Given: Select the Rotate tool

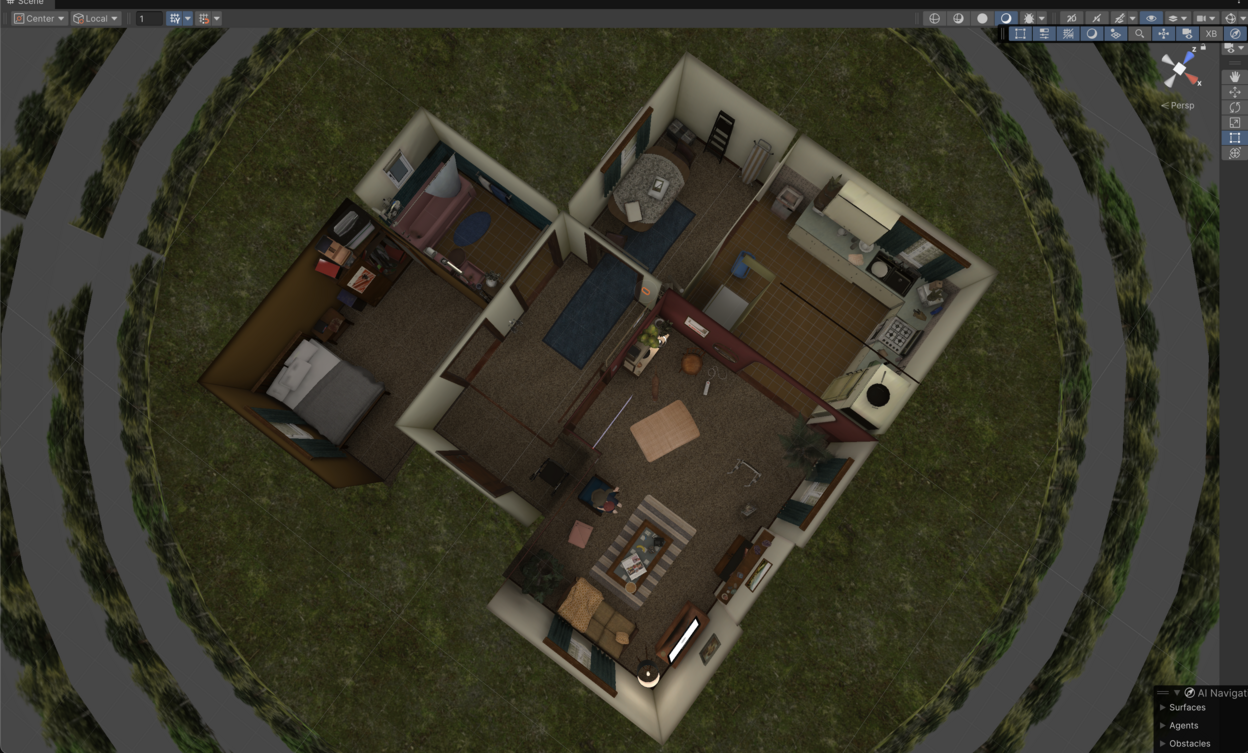Looking at the screenshot, I should 1235,107.
